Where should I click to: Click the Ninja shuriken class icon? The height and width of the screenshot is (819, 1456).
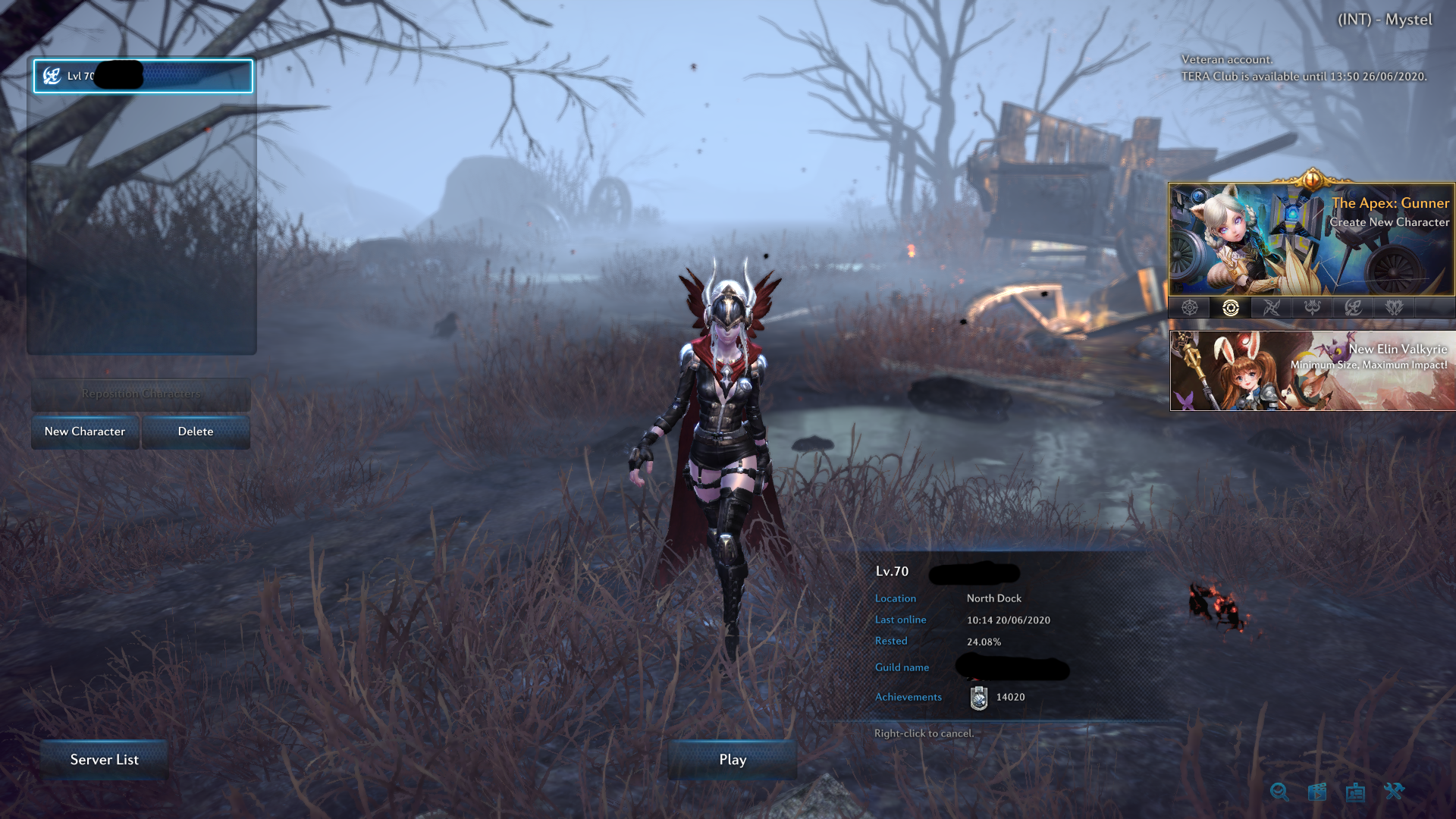1271,306
